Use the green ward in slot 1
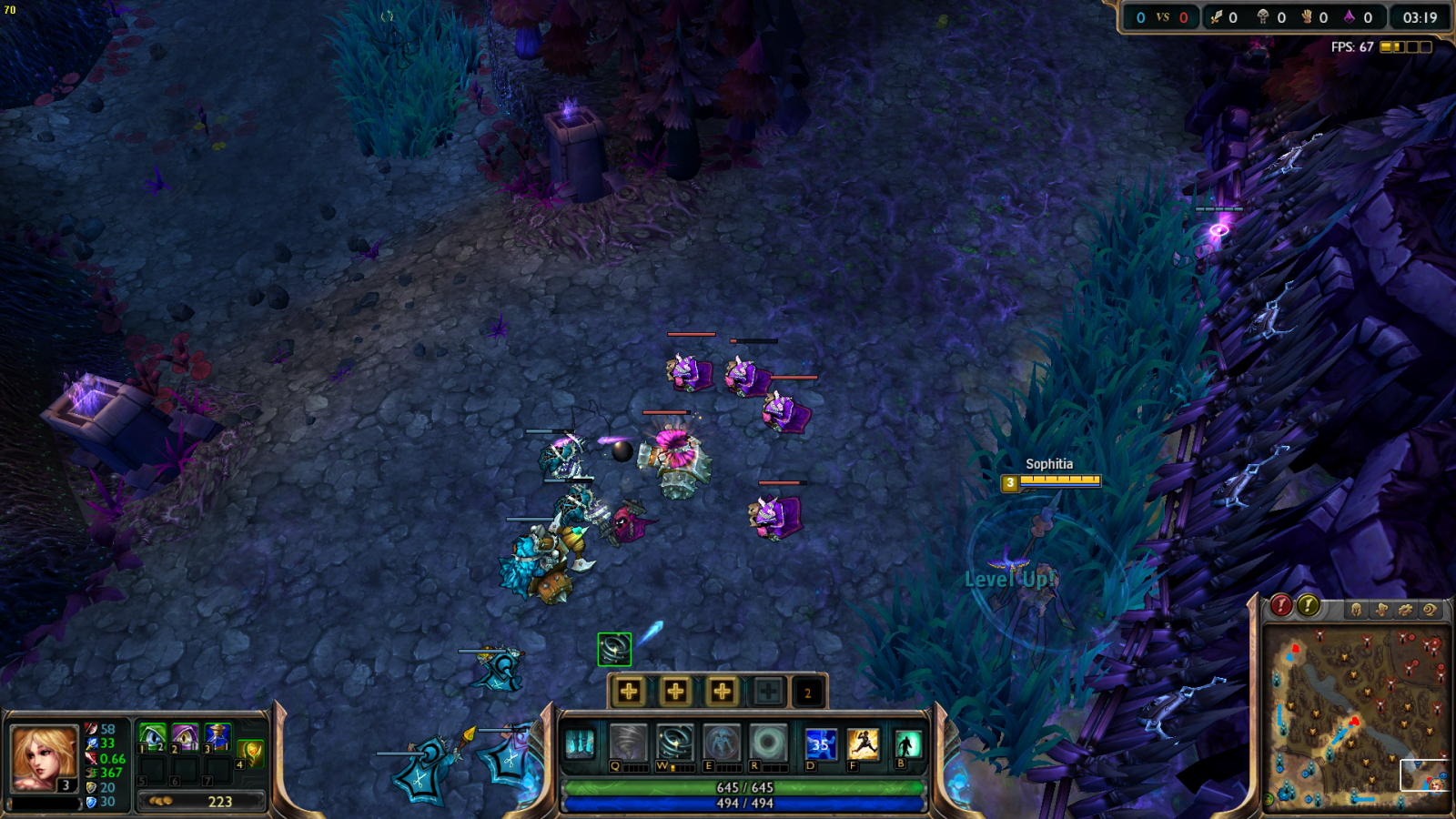This screenshot has height=819, width=1456. [152, 735]
